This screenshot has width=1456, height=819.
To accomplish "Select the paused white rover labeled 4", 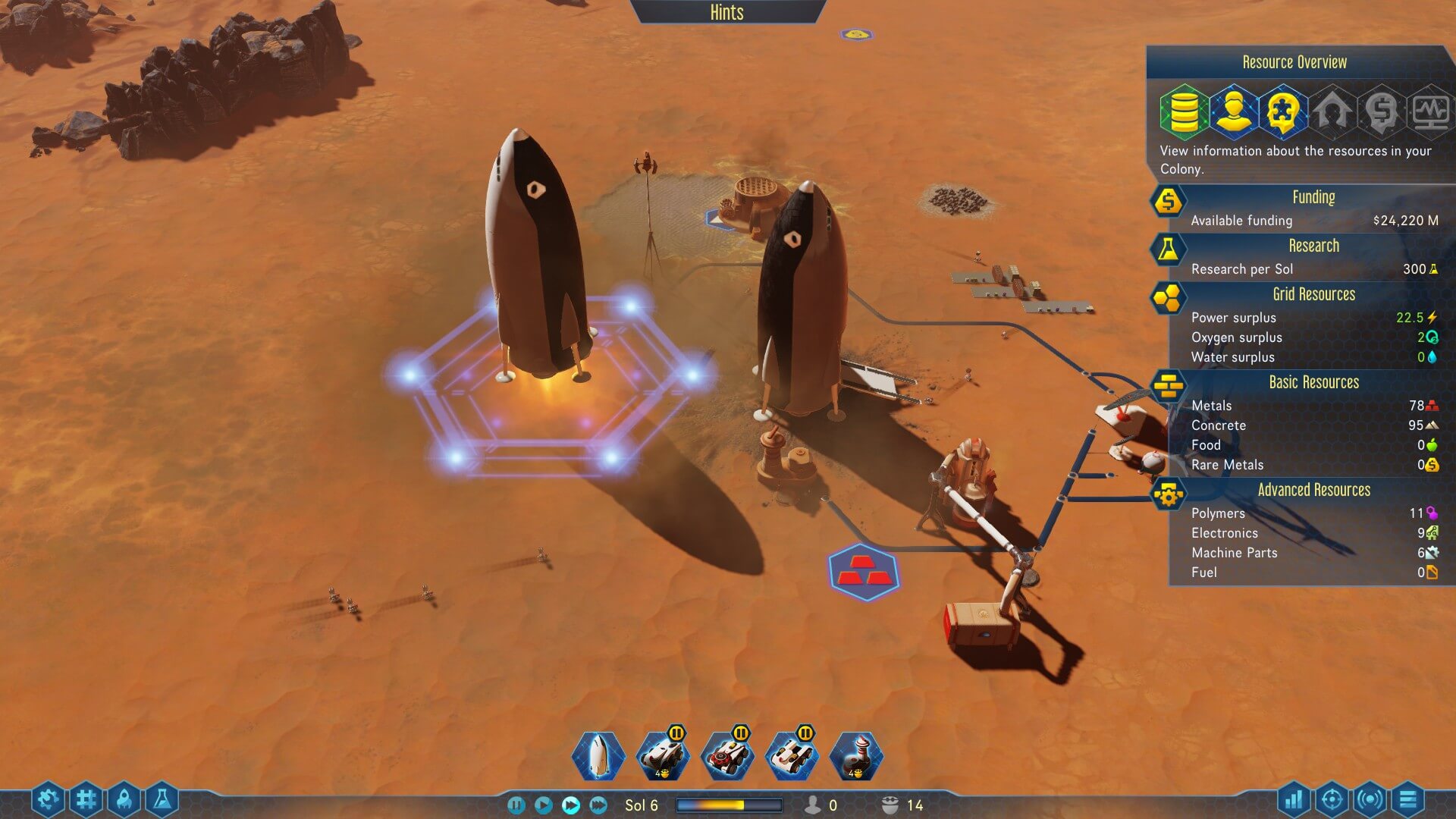I will 663,755.
